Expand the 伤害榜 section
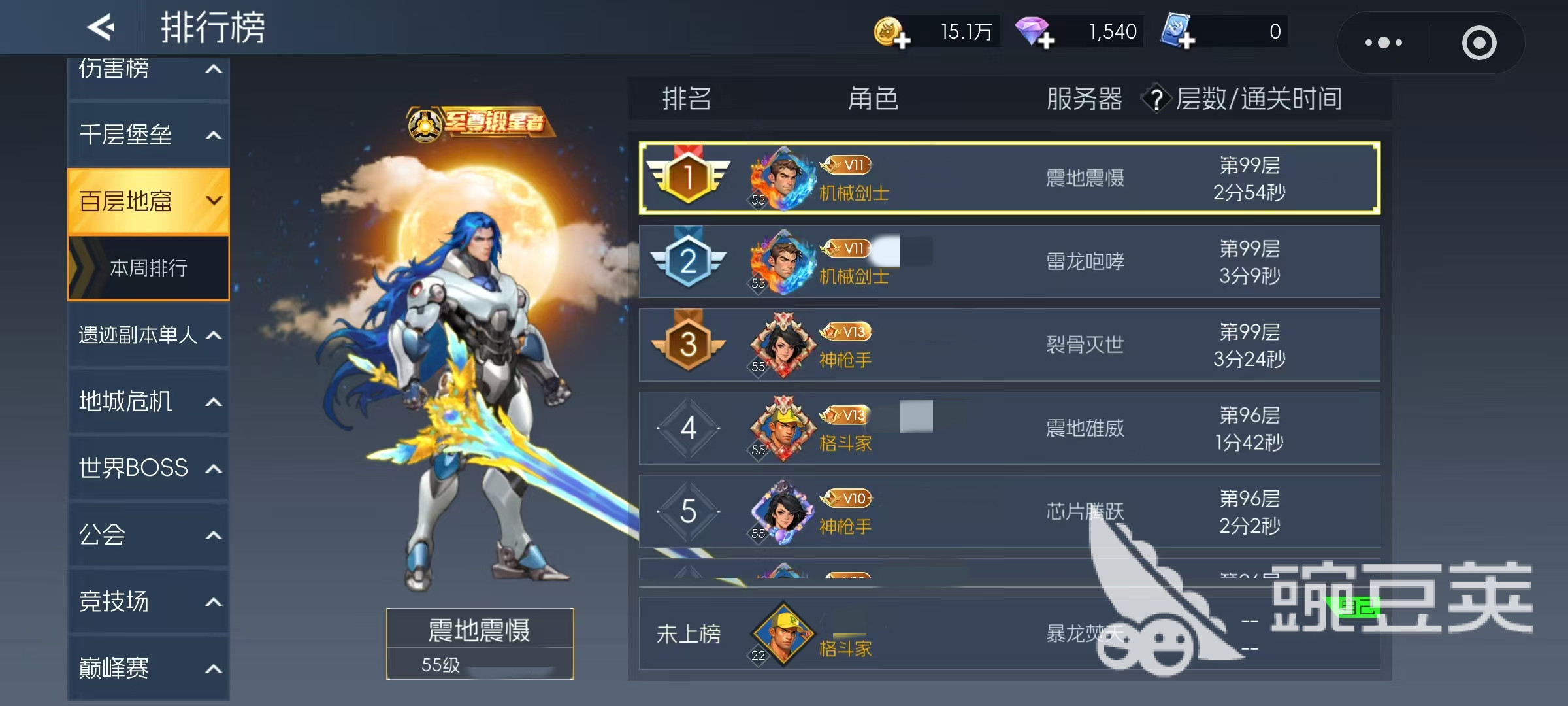 pyautogui.click(x=148, y=68)
